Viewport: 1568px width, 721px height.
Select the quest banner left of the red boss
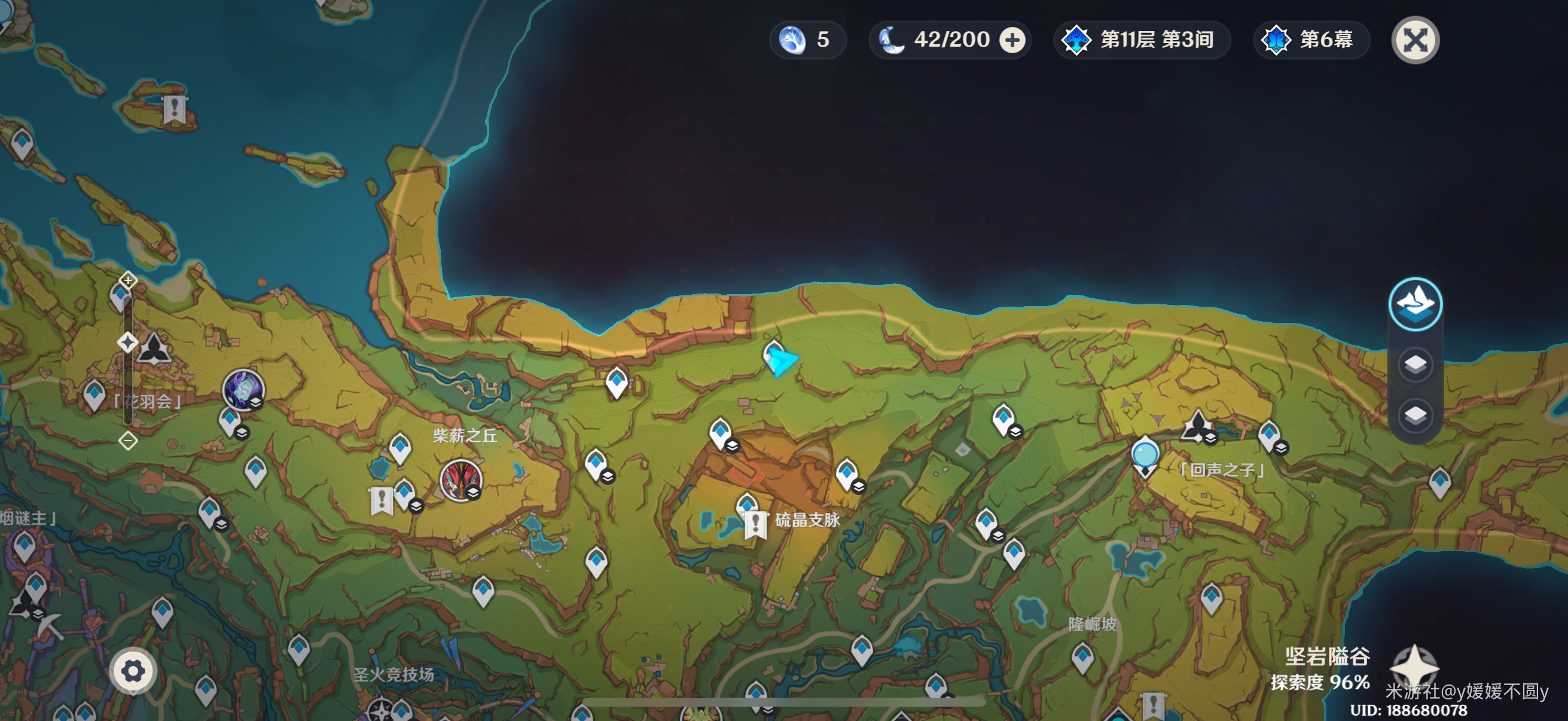coord(382,501)
